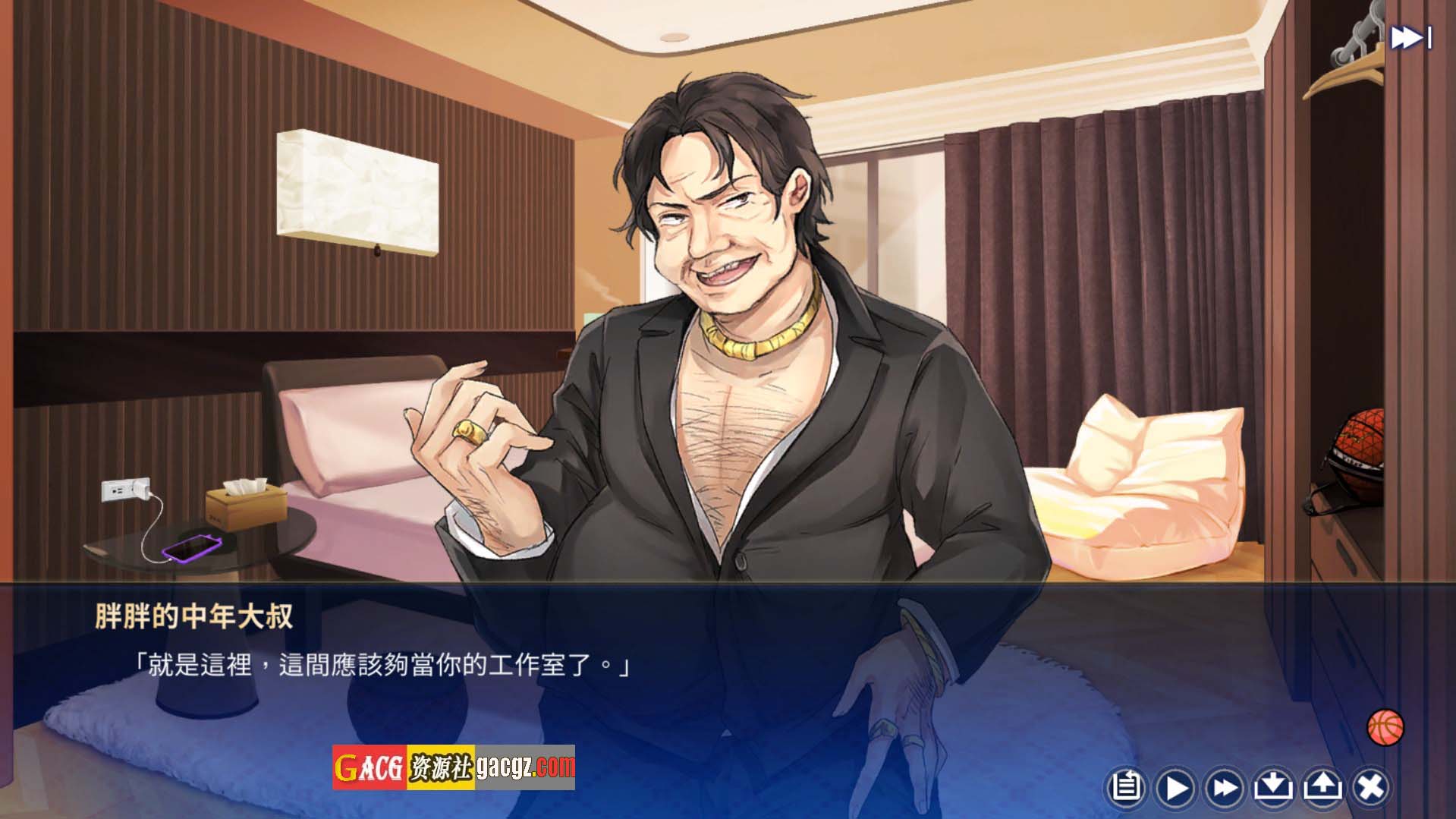Start auto-play with the play button
1456x819 pixels.
[x=1175, y=787]
